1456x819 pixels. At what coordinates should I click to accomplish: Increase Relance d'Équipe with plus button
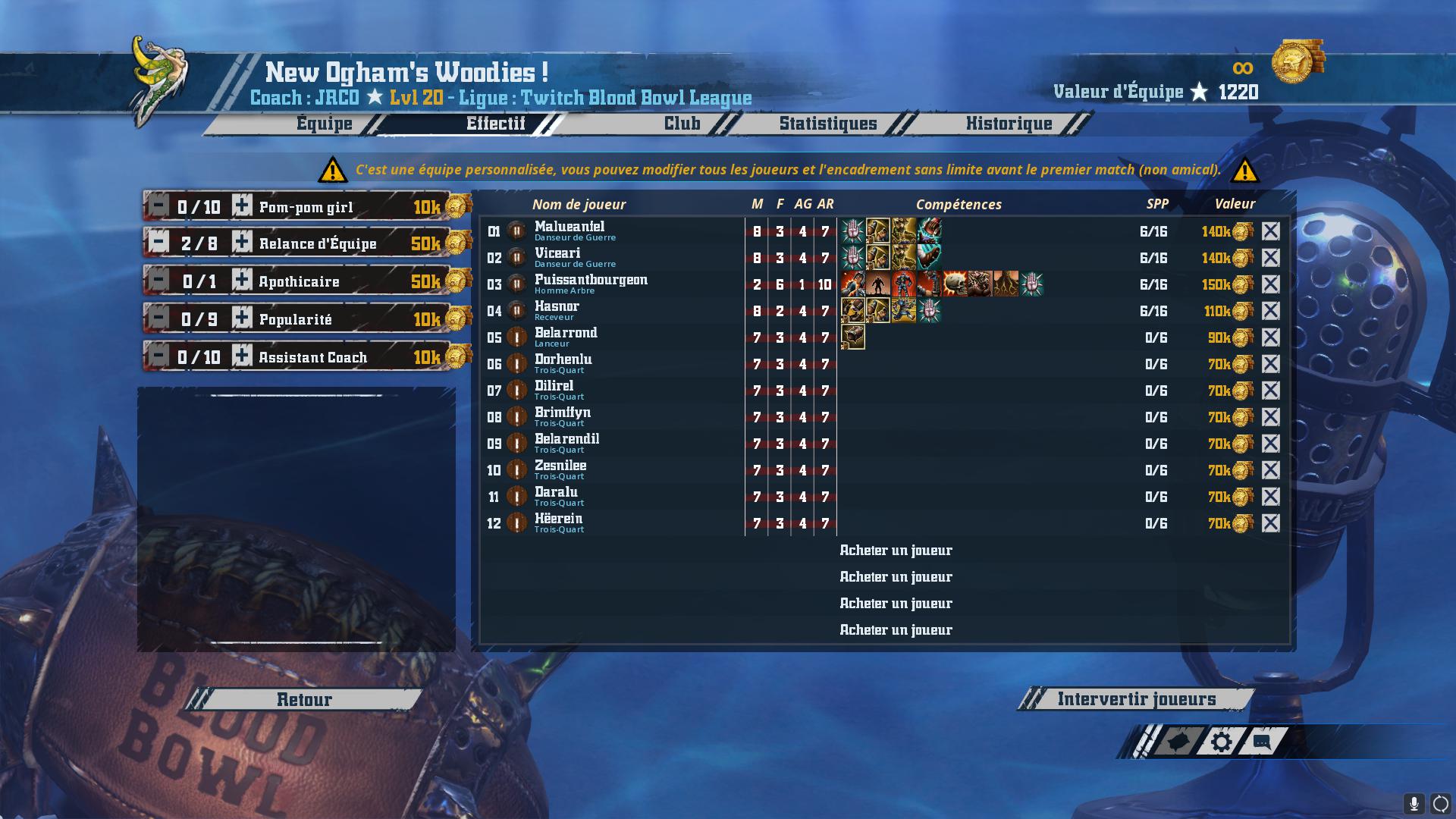242,243
